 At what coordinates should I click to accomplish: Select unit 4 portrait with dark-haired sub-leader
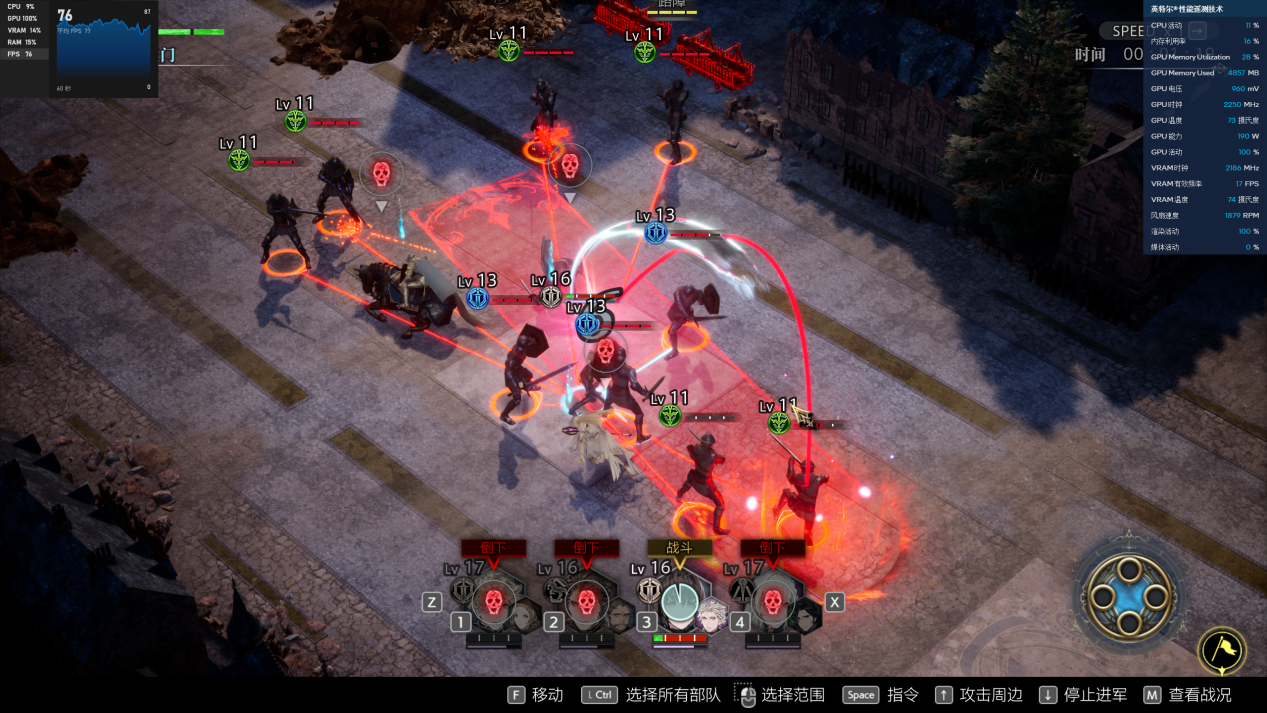click(x=772, y=602)
